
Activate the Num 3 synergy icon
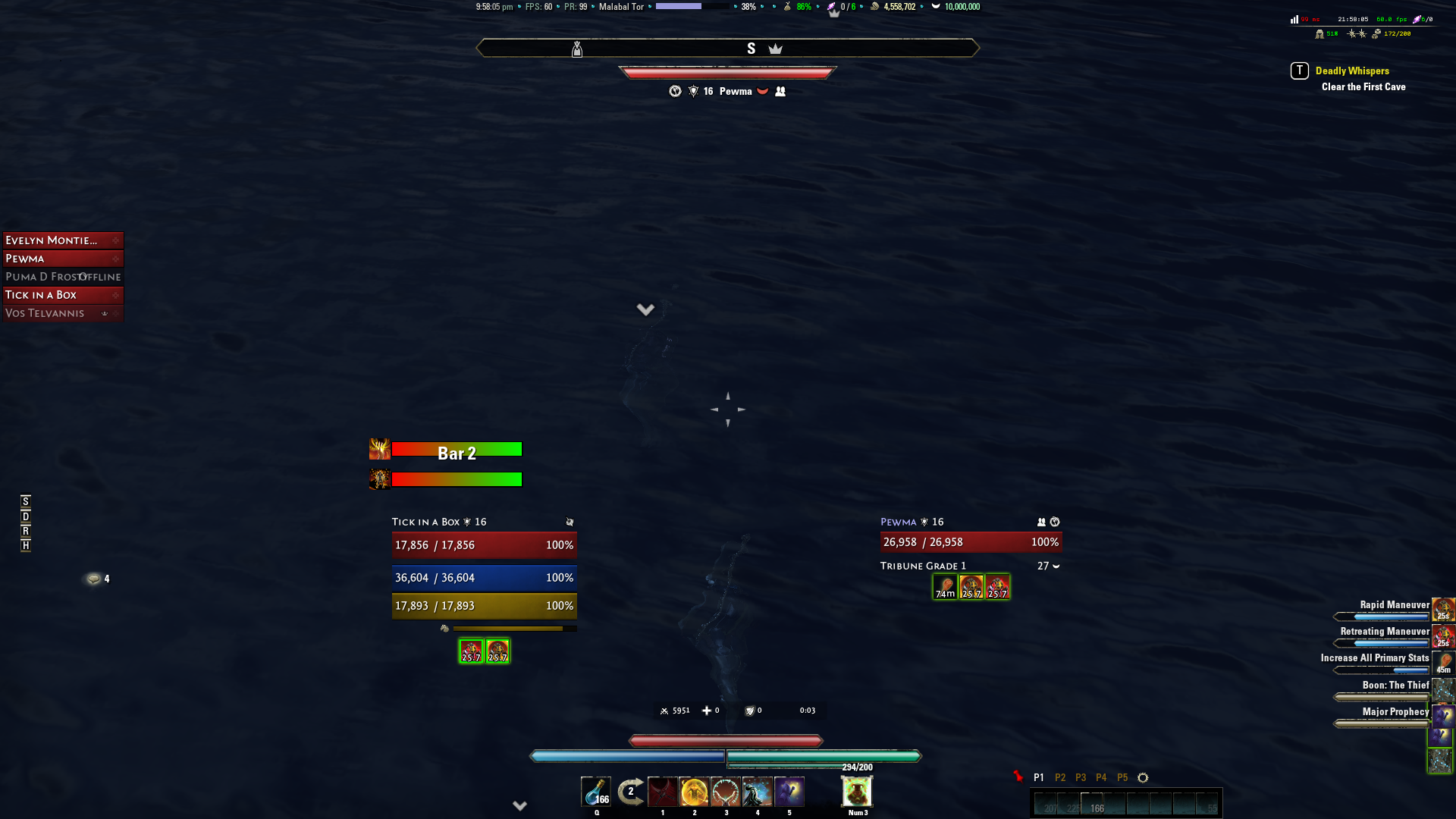[856, 792]
